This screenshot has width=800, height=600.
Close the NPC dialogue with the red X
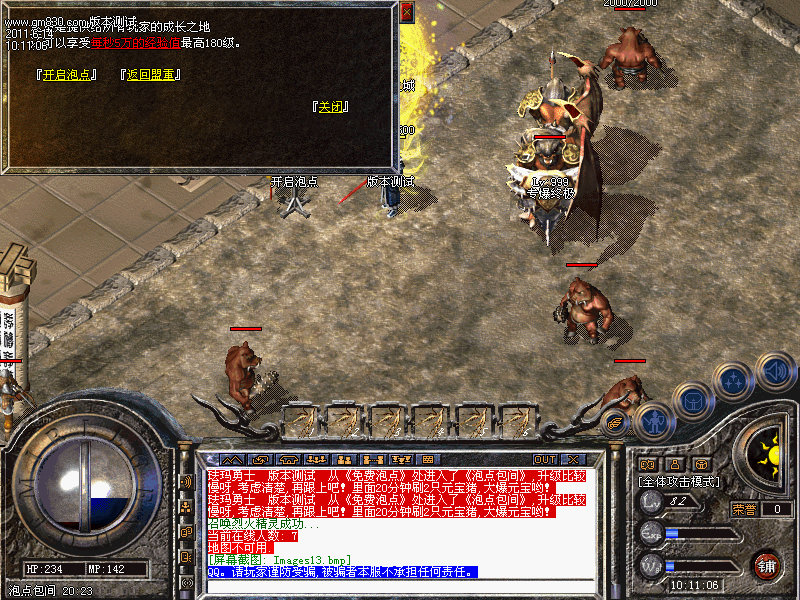pos(407,12)
